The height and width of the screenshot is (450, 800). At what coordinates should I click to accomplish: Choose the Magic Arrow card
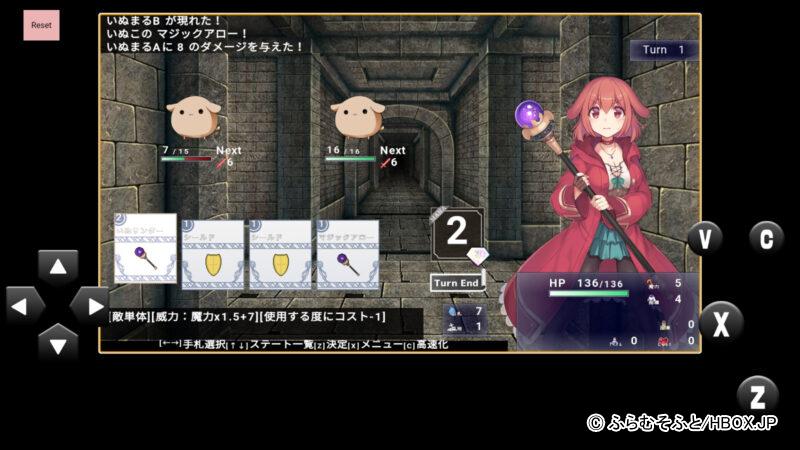click(x=347, y=255)
